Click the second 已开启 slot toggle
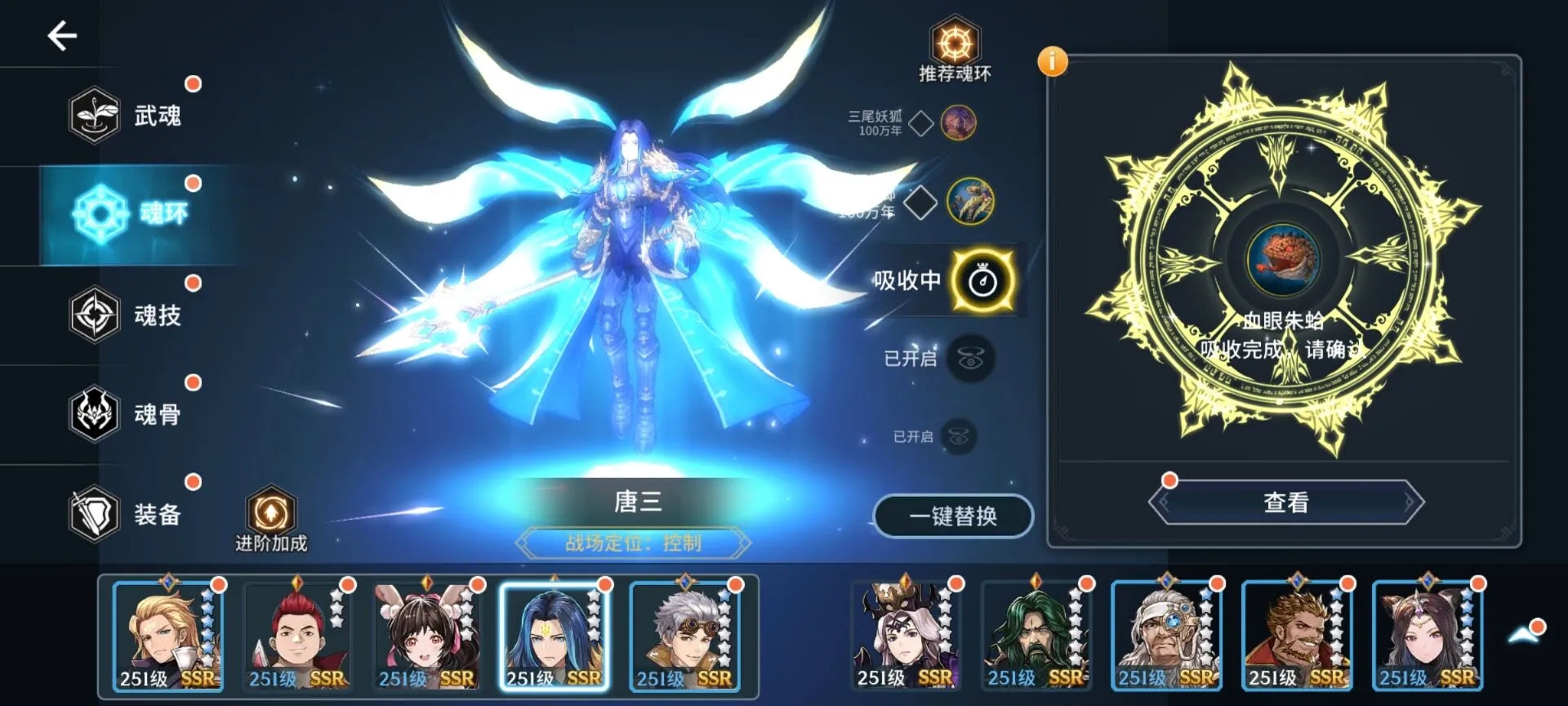 (958, 435)
